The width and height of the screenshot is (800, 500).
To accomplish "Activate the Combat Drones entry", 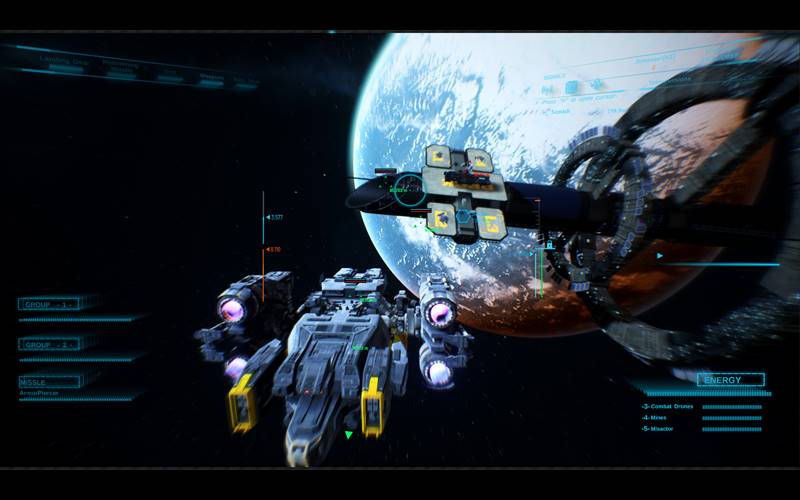I will coord(670,407).
